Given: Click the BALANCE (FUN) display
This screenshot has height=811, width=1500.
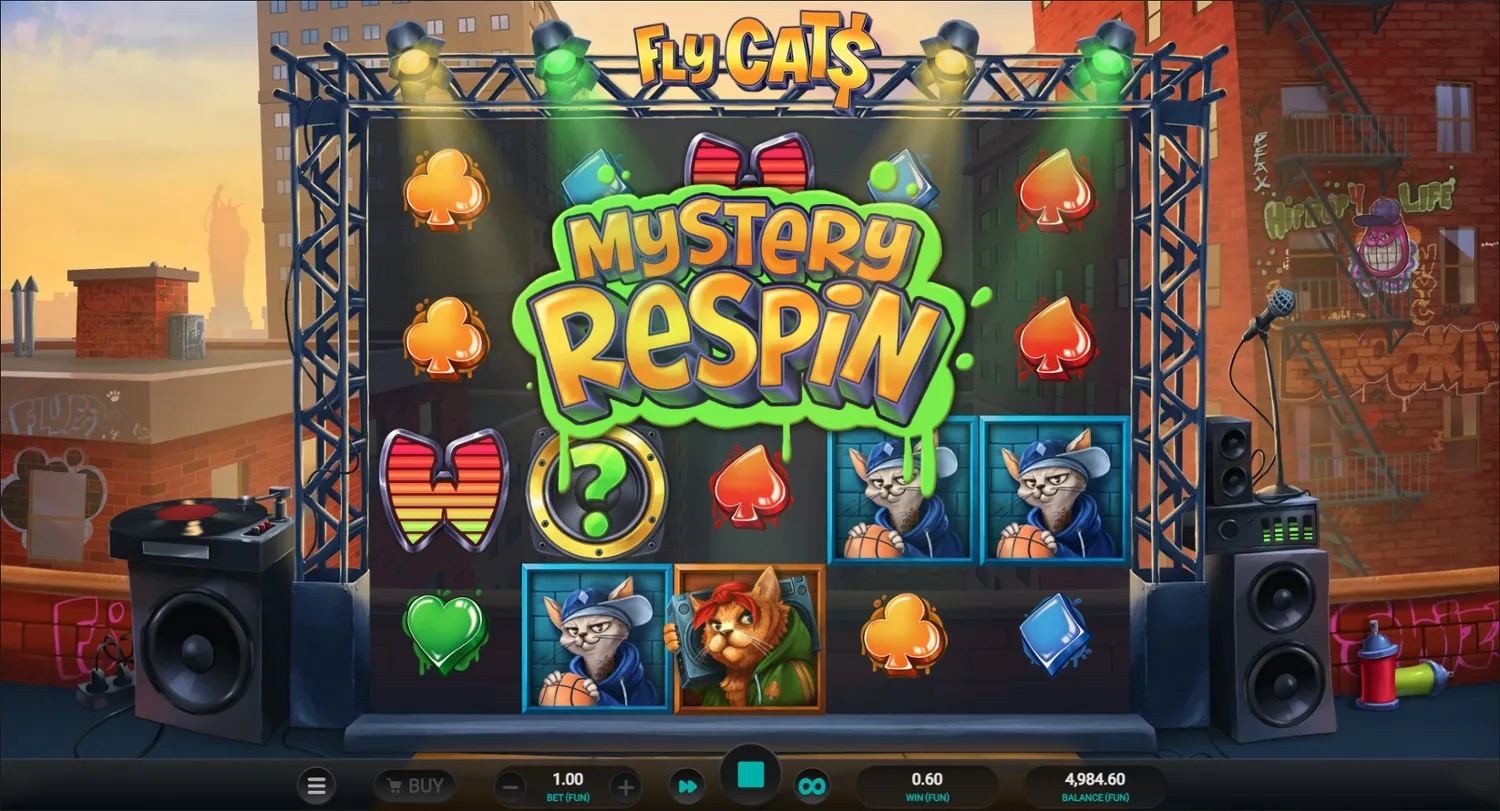Looking at the screenshot, I should (1098, 785).
